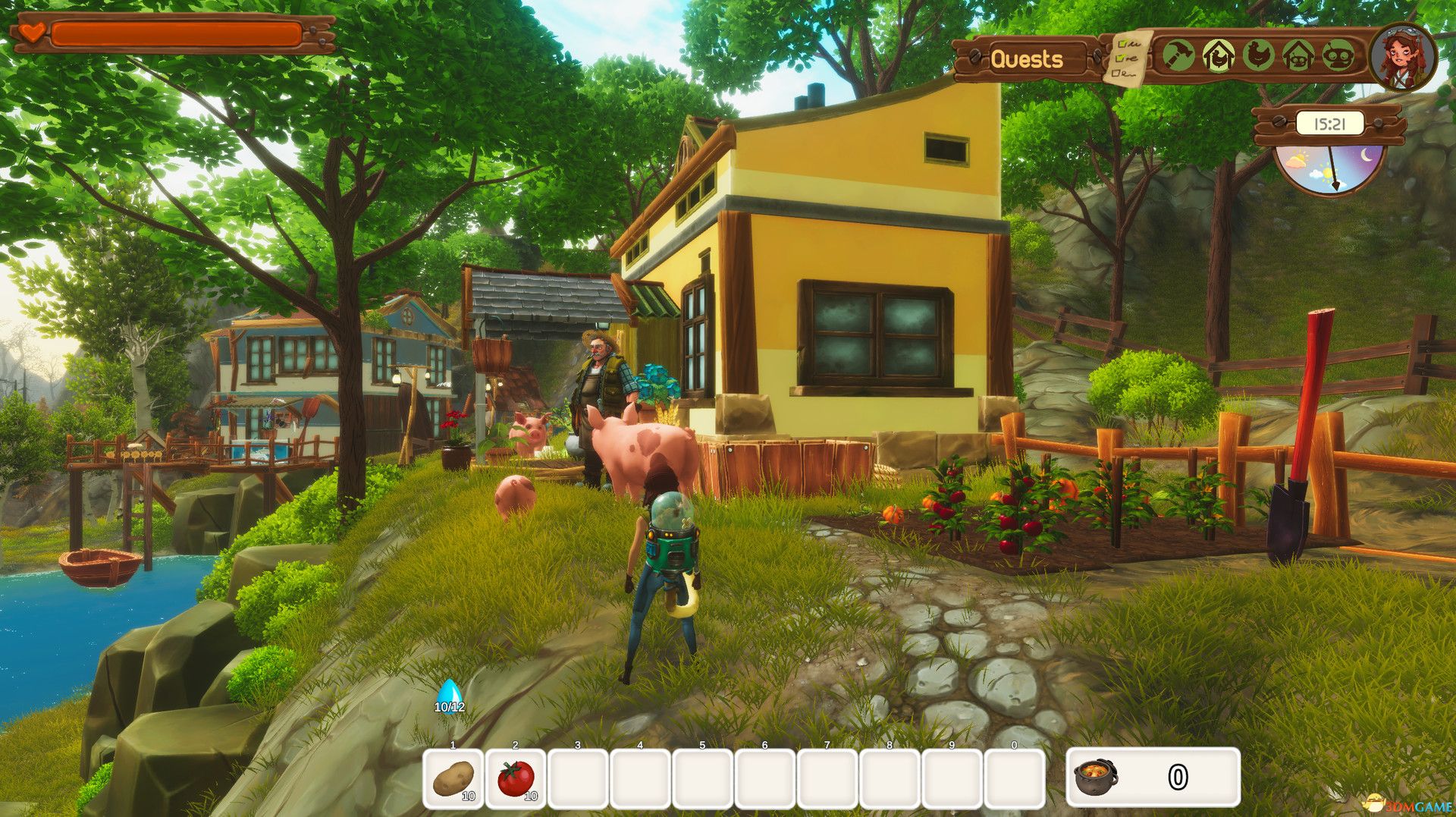Click the cooking pot counter
This screenshot has height=817, width=1456.
tap(1153, 778)
